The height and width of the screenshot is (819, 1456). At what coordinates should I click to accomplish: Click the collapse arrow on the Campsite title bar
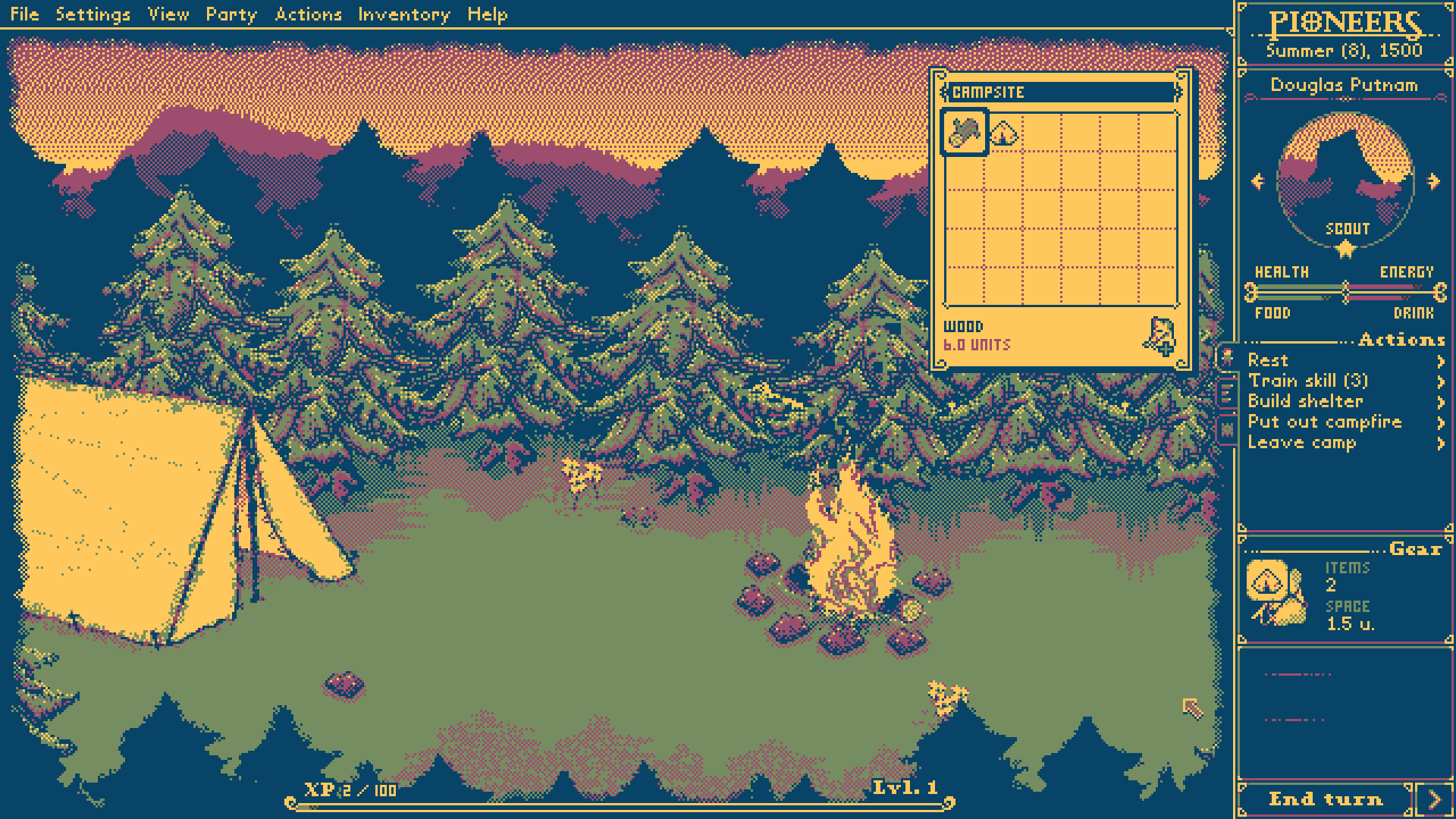1179,92
